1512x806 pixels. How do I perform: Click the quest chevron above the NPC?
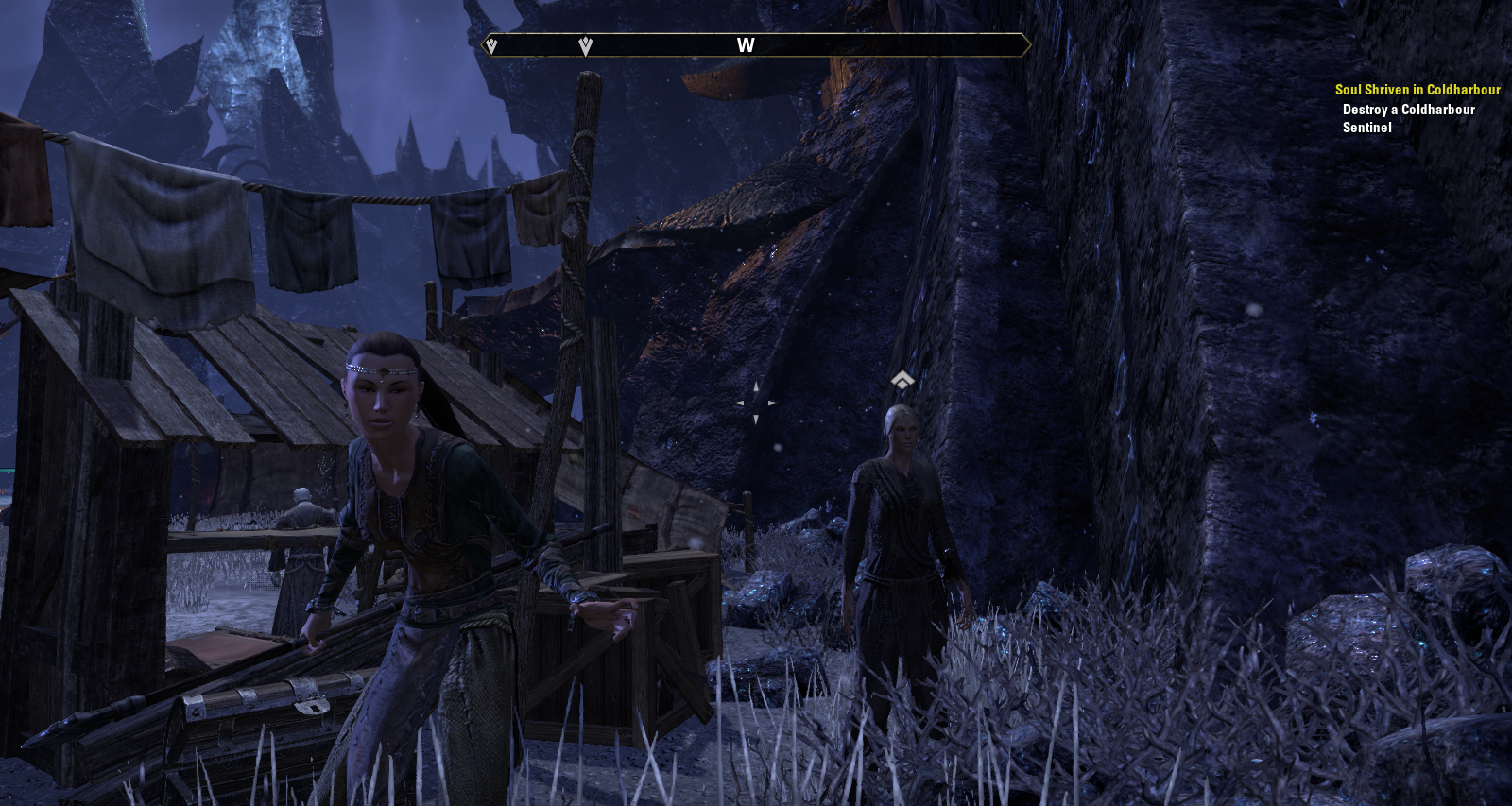[902, 380]
